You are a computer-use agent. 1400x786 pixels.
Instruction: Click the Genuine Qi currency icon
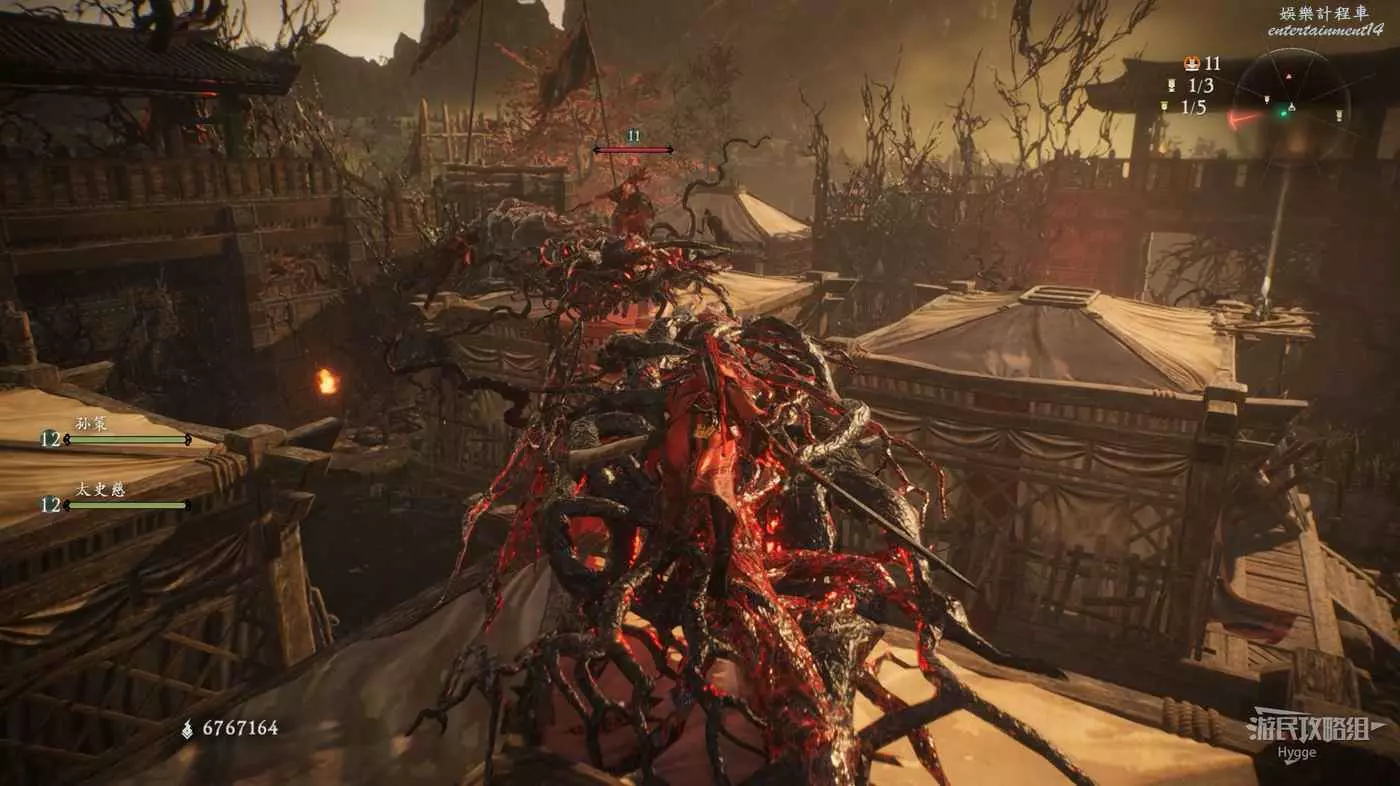point(187,729)
